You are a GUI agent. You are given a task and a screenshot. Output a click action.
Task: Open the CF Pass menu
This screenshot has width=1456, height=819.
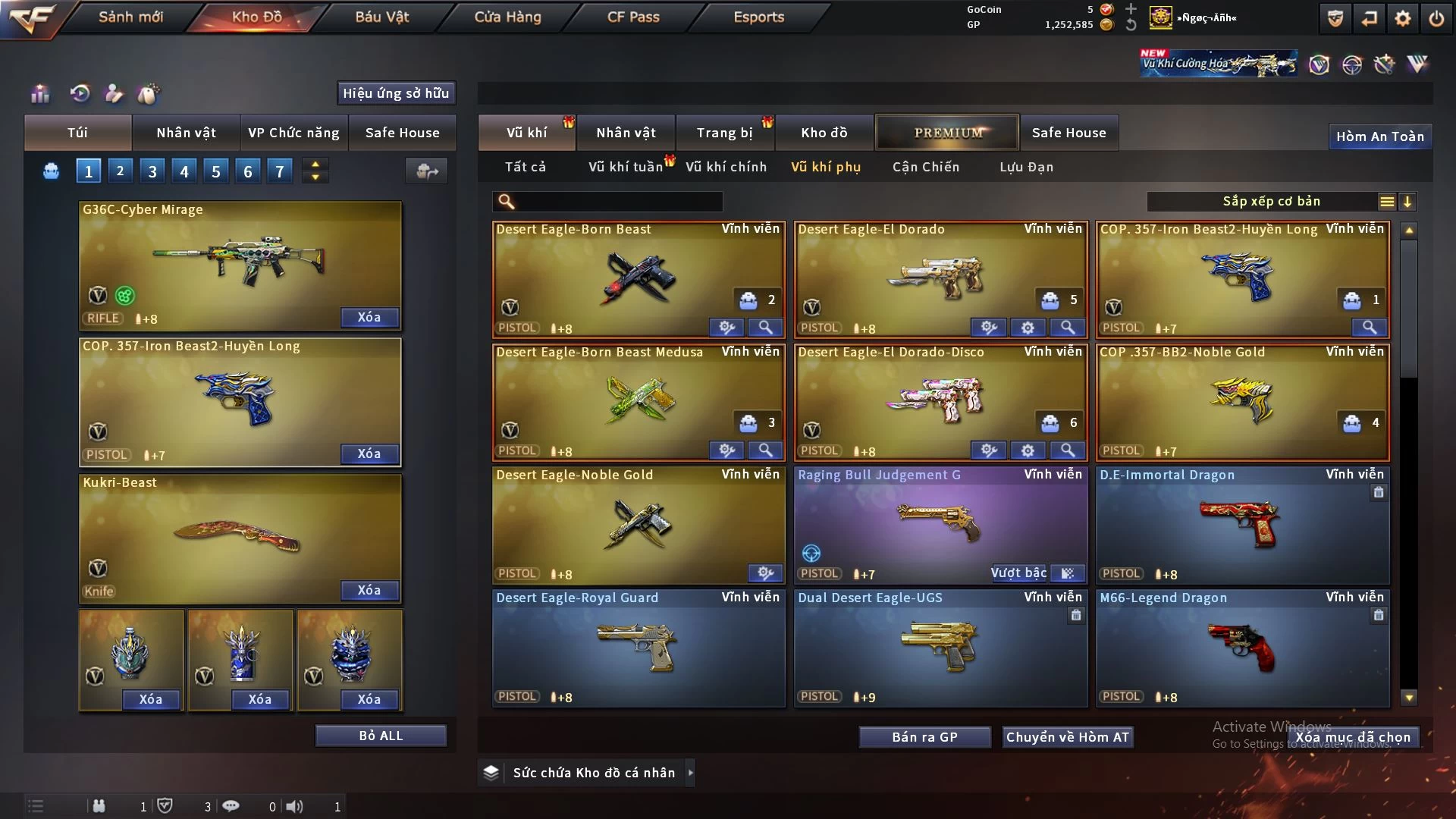point(633,17)
